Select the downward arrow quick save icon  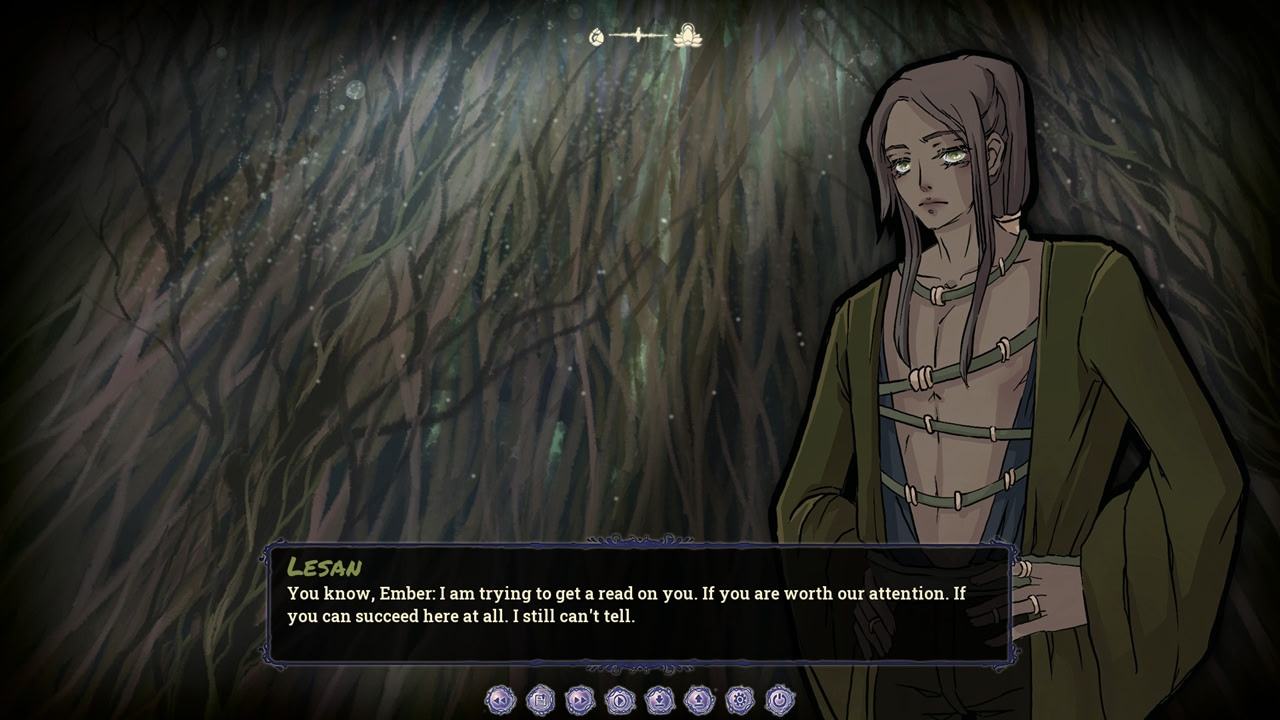[660, 700]
